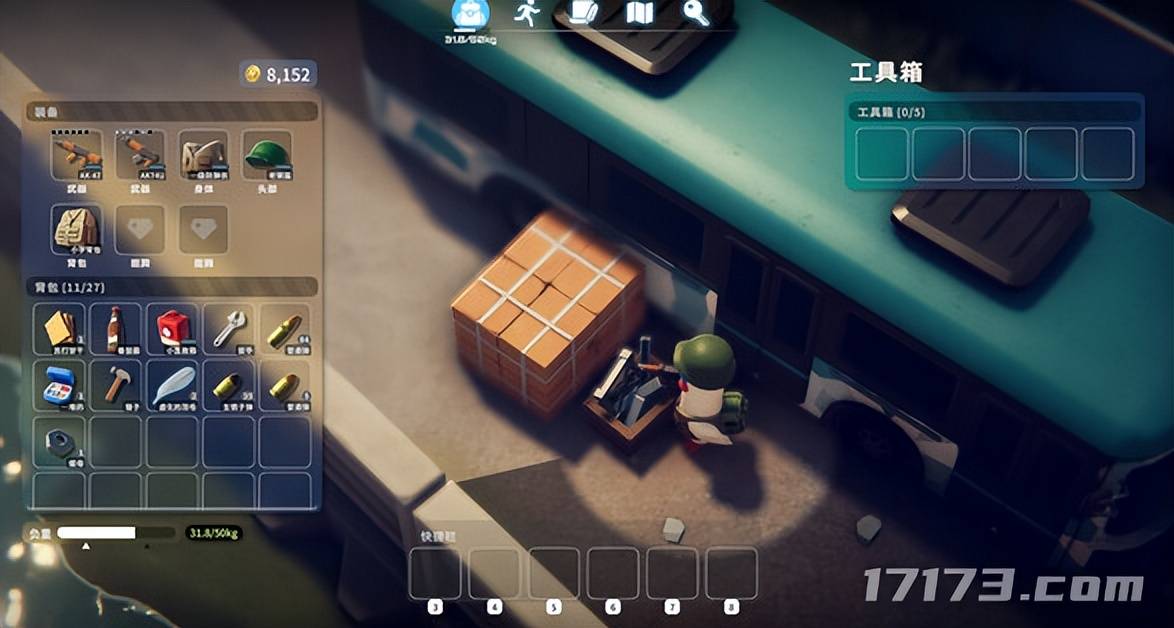Screen dimensions: 1174x628
Task: Select the dark hex nut item
Action: click(59, 442)
